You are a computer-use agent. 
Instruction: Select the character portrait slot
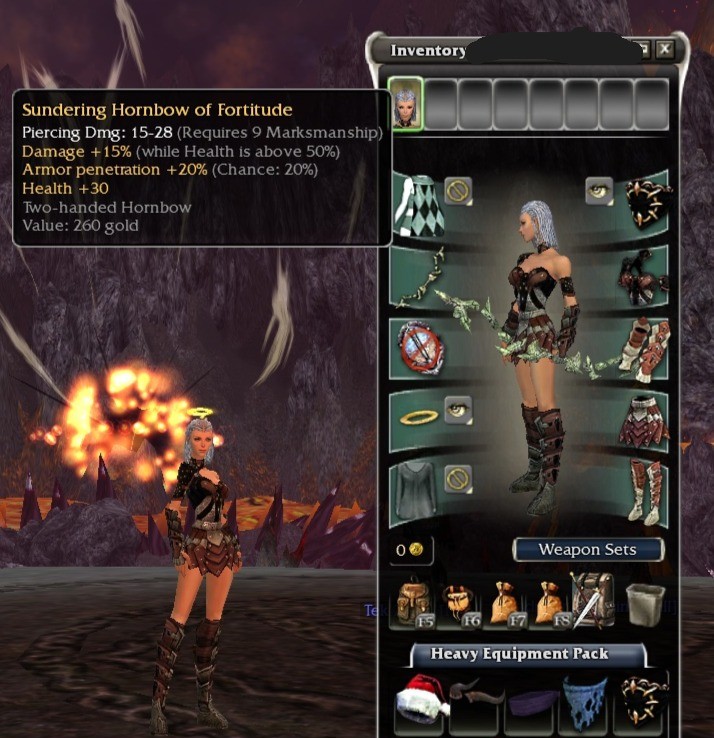tap(406, 103)
